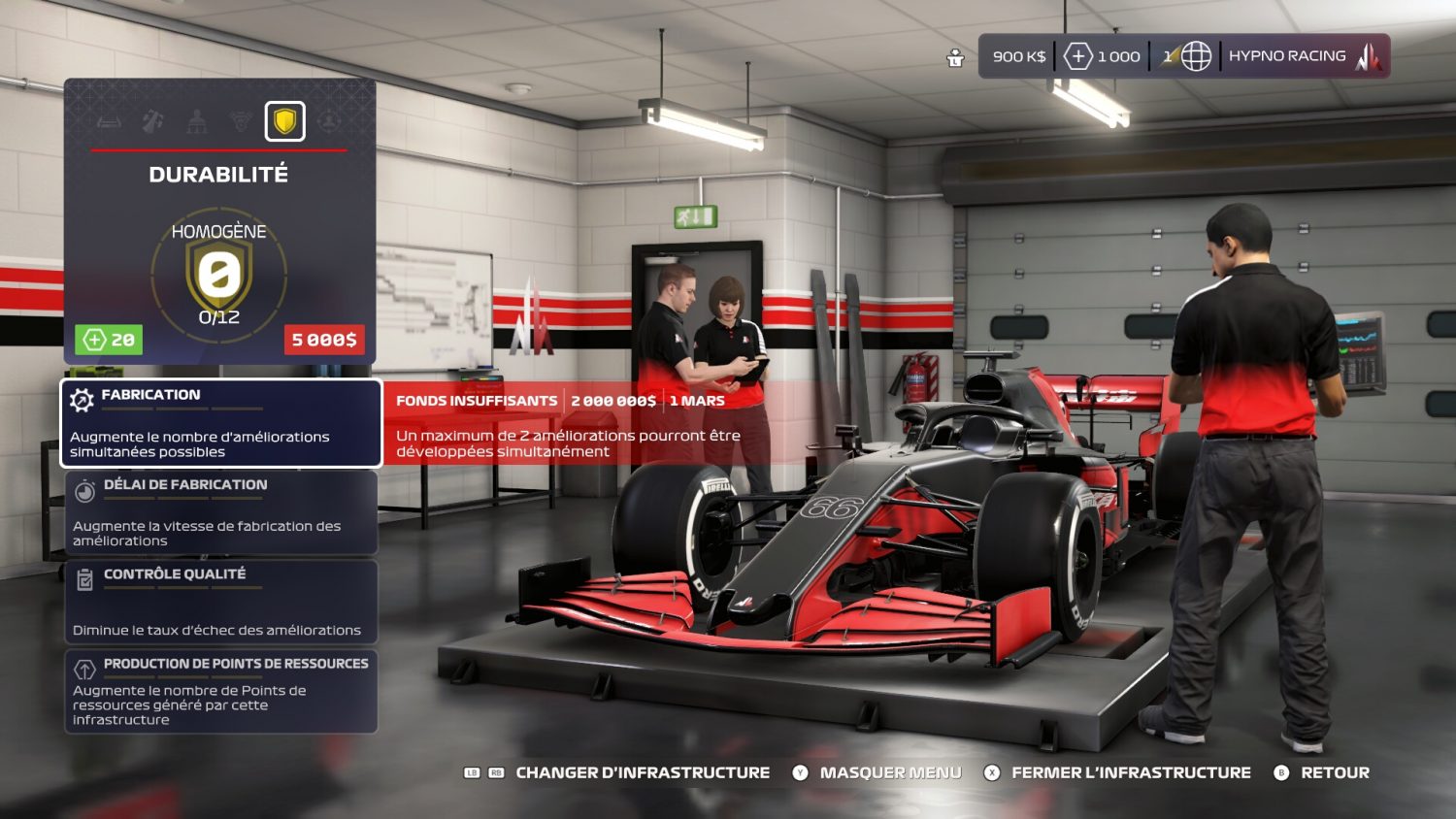1456x819 pixels.
Task: Hide the menu with Masquer menu
Action: (889, 772)
